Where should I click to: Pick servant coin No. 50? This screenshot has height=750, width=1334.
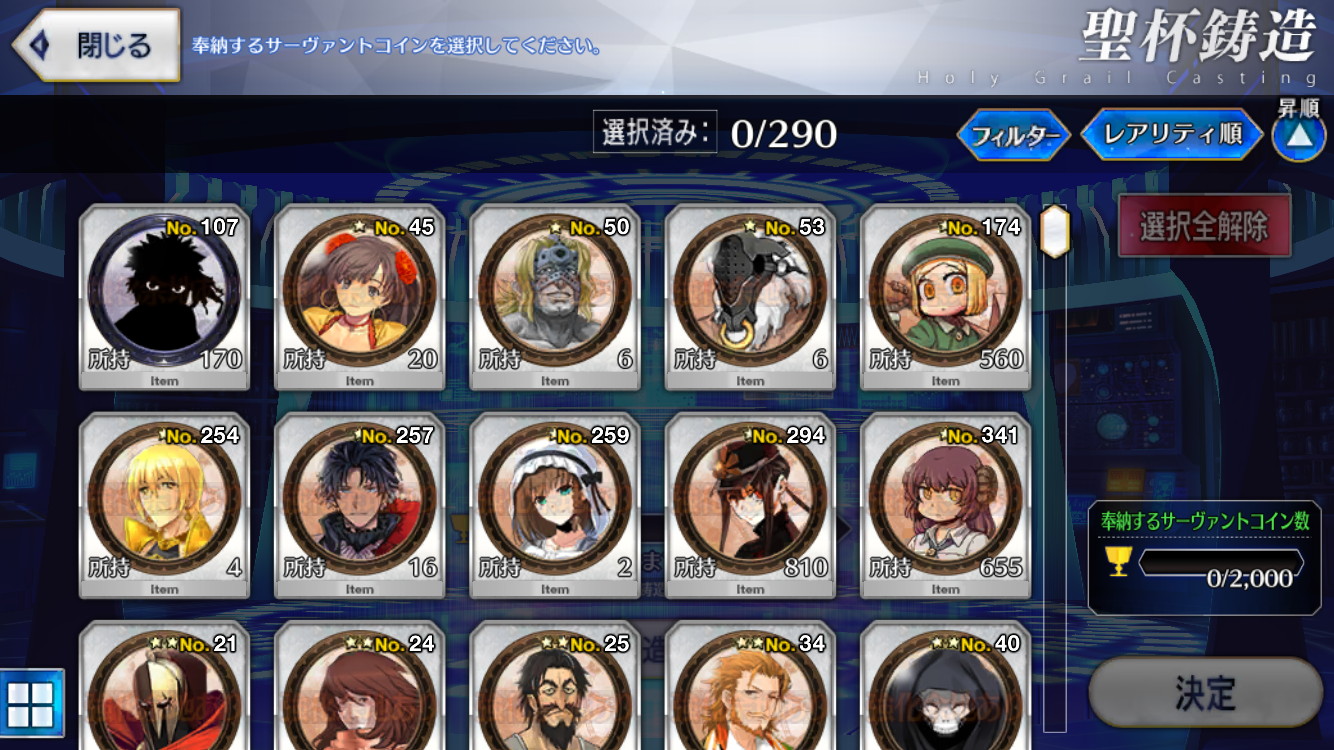pos(555,300)
